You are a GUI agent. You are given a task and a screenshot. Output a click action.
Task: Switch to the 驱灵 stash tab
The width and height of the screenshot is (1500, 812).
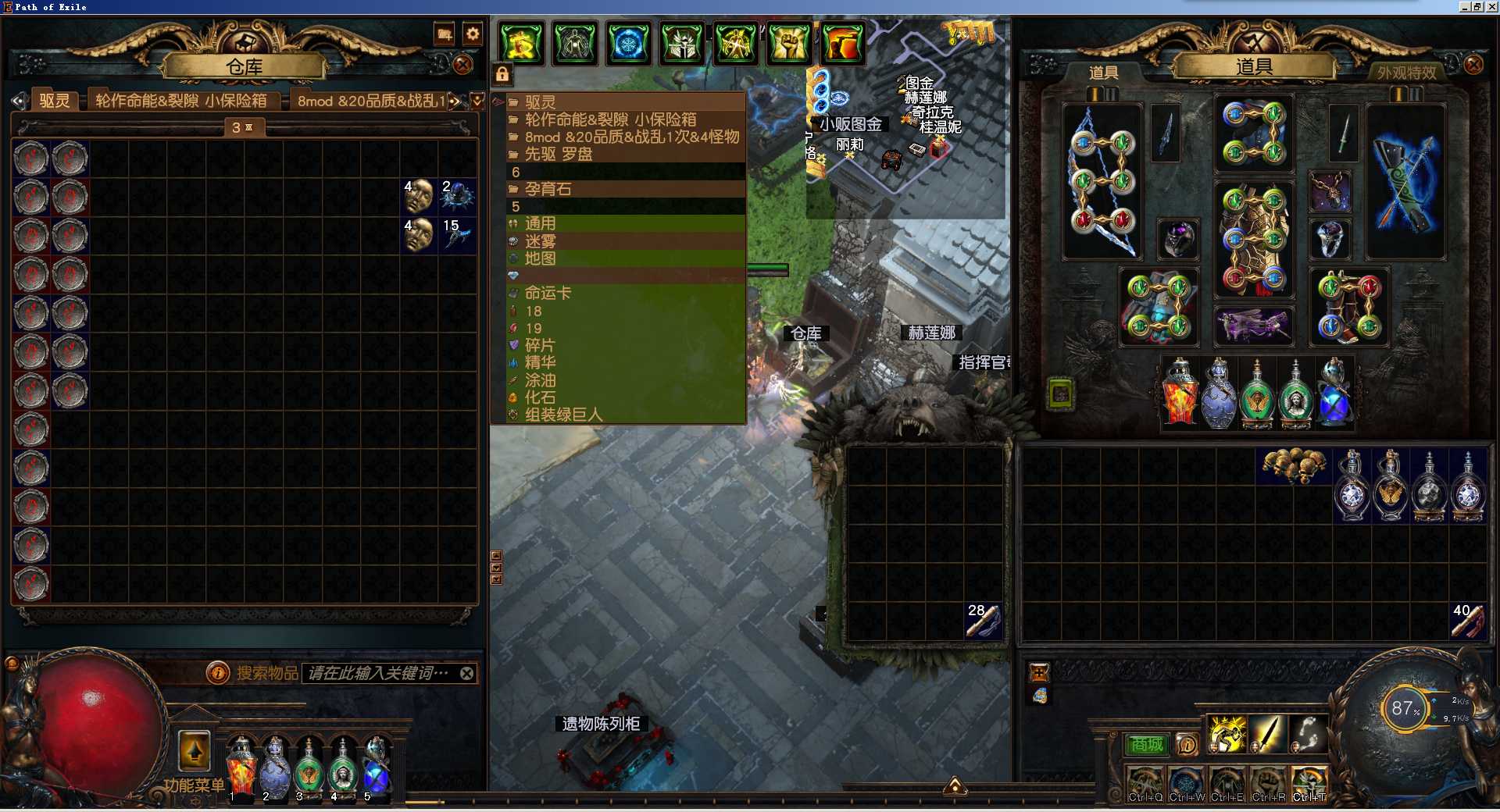[x=55, y=101]
